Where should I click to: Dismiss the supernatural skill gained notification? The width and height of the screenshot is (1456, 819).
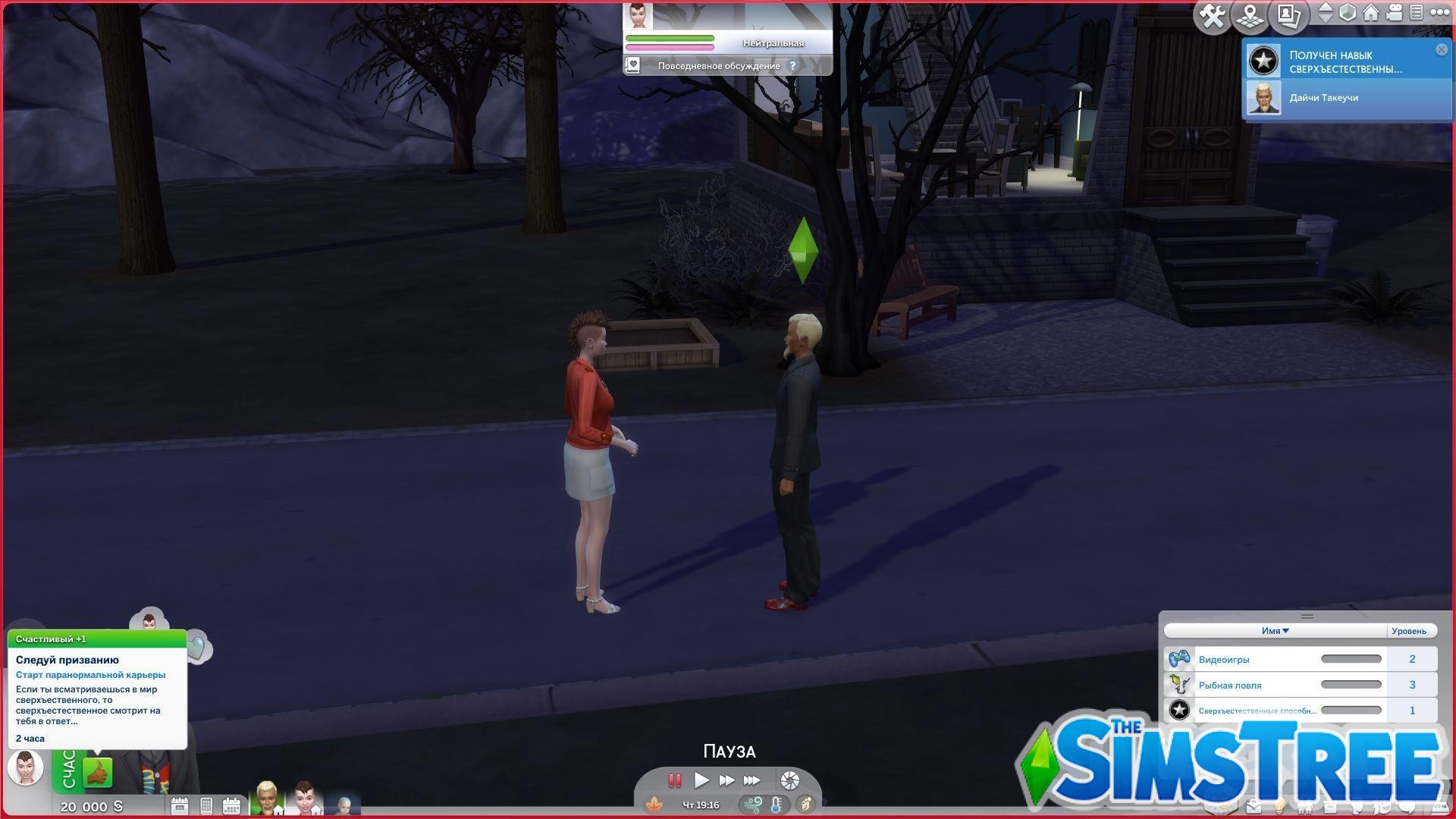1441,49
